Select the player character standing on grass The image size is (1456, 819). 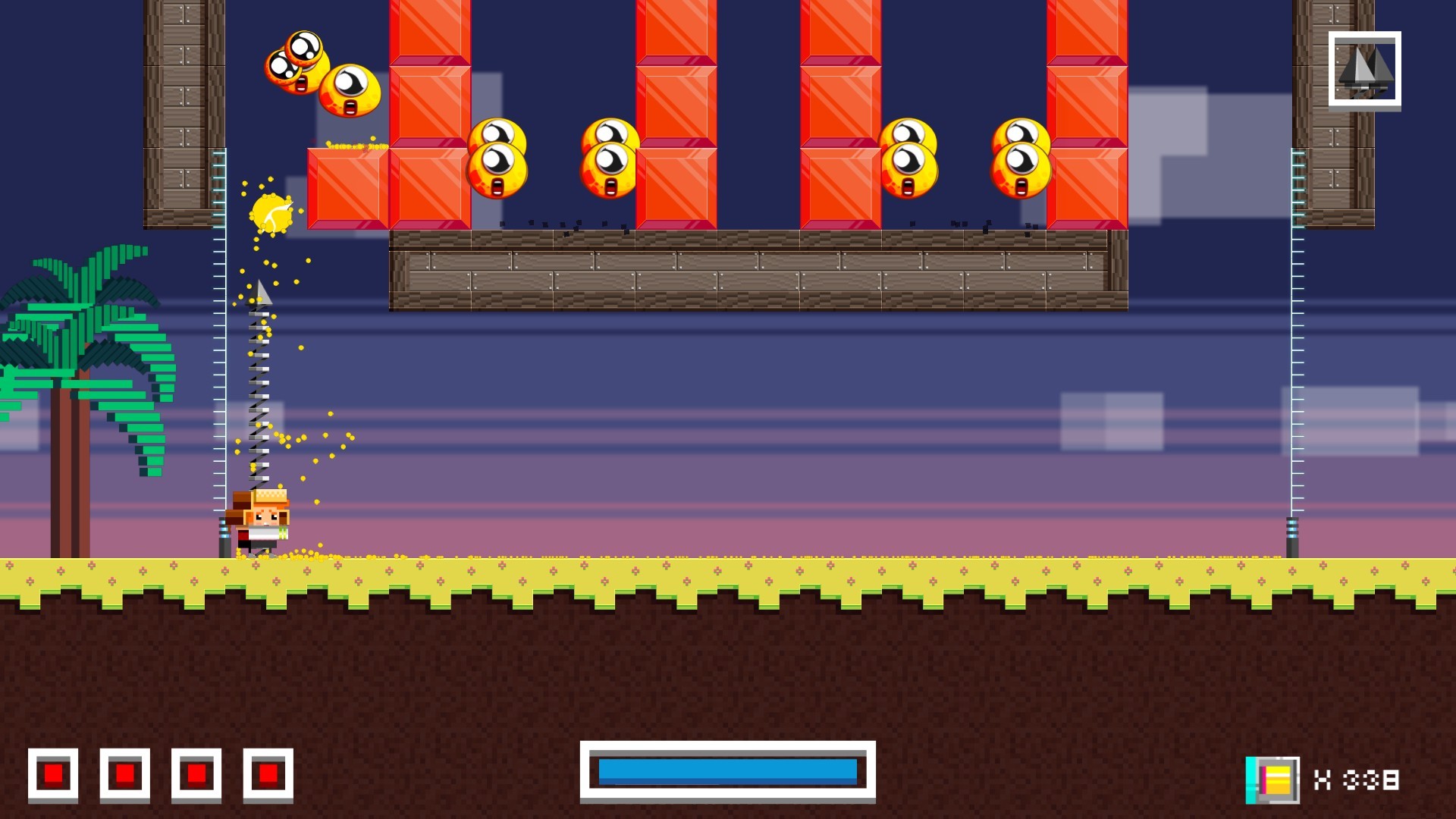tap(262, 523)
